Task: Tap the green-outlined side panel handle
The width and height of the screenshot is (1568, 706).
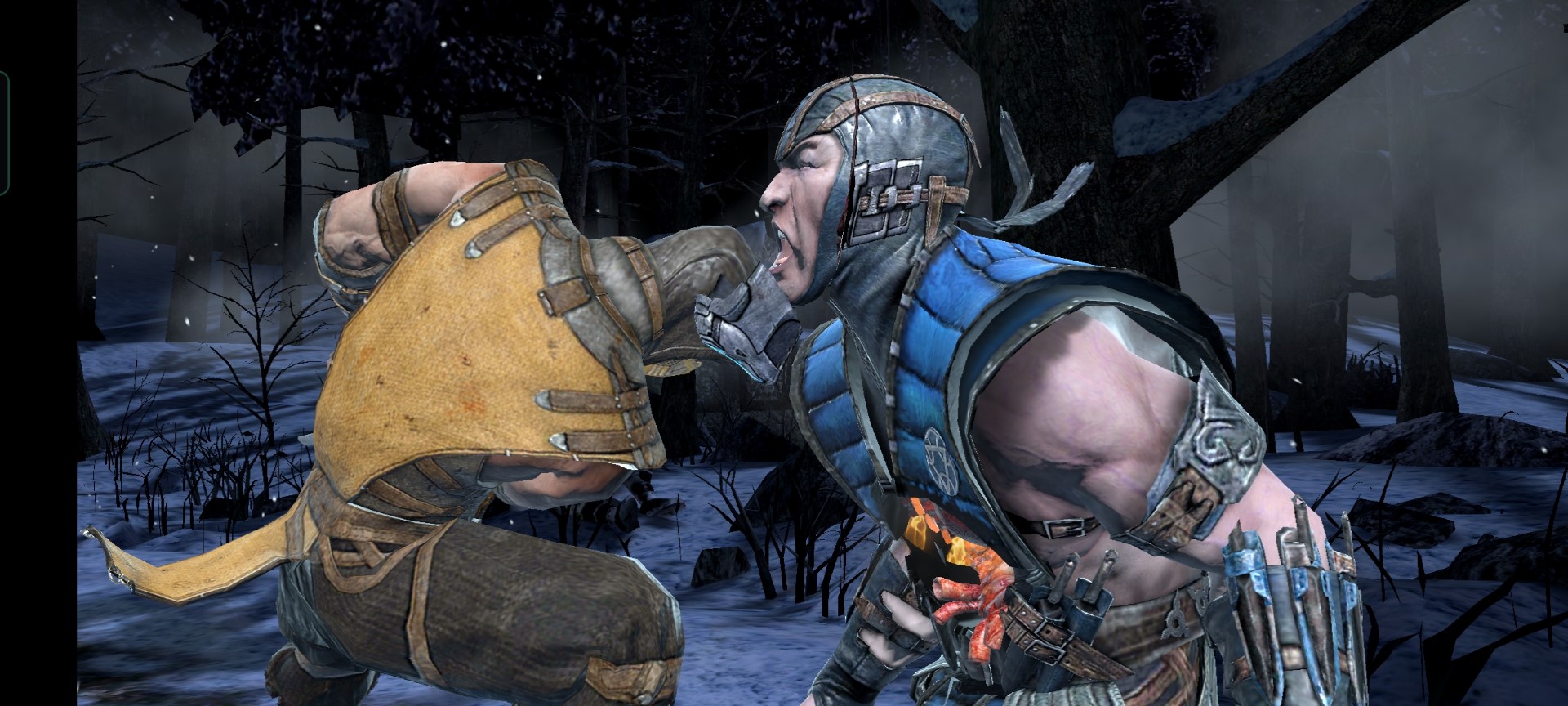Action: (x=4, y=133)
